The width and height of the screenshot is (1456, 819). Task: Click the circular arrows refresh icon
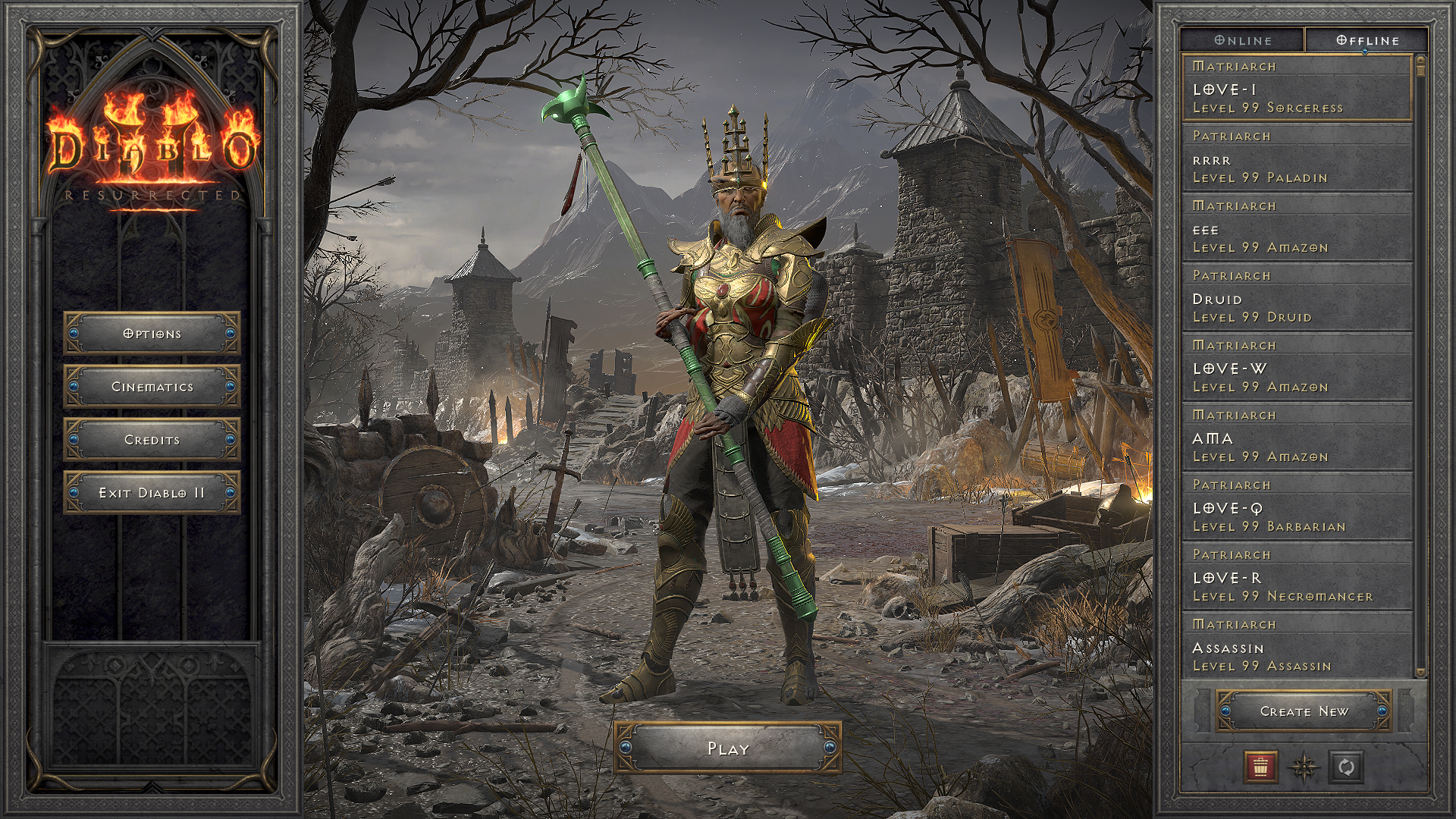point(1346,767)
